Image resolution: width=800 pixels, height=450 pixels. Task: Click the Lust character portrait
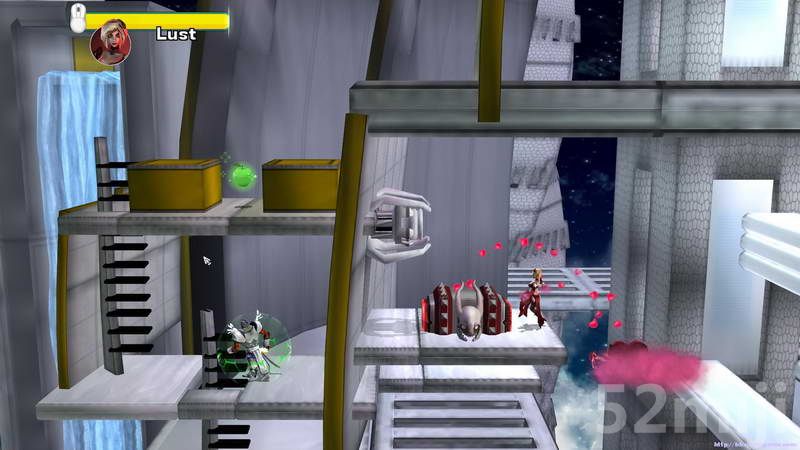click(x=108, y=43)
